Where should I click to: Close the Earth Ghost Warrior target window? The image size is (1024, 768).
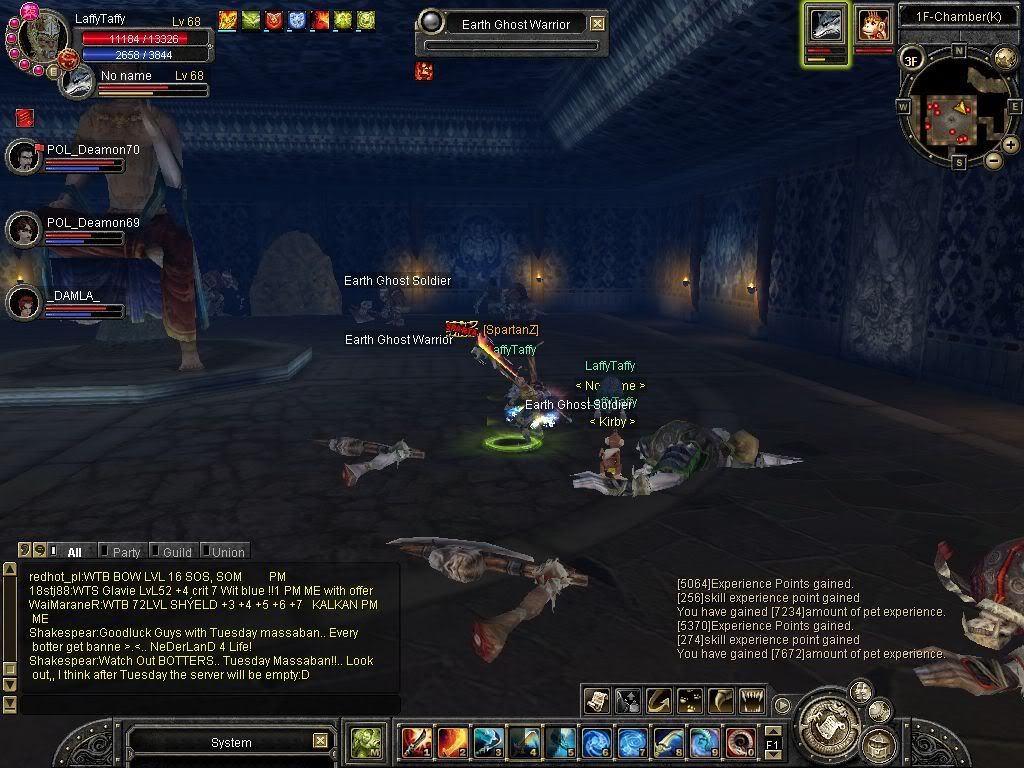pos(597,23)
